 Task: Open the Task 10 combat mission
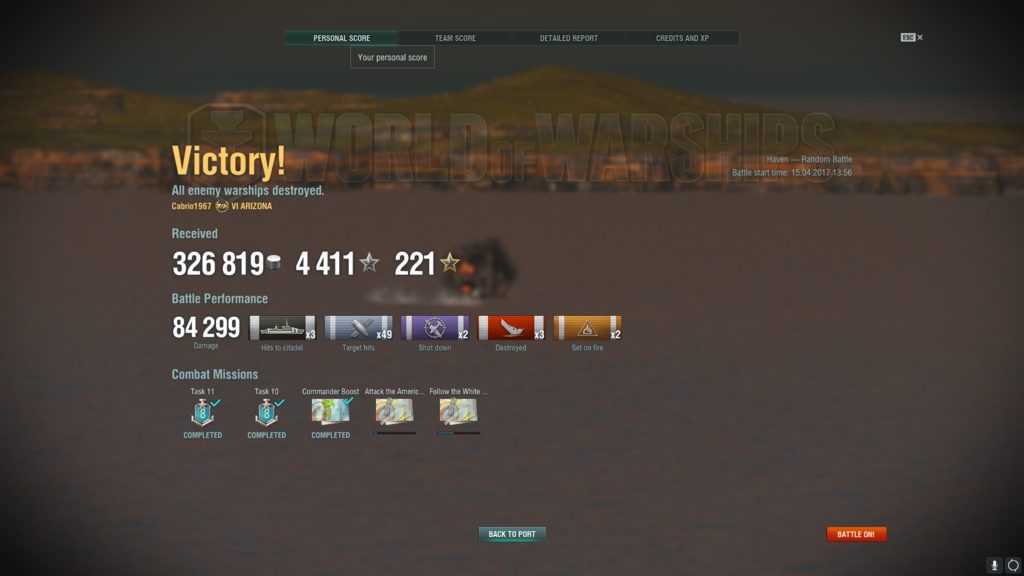pos(267,412)
